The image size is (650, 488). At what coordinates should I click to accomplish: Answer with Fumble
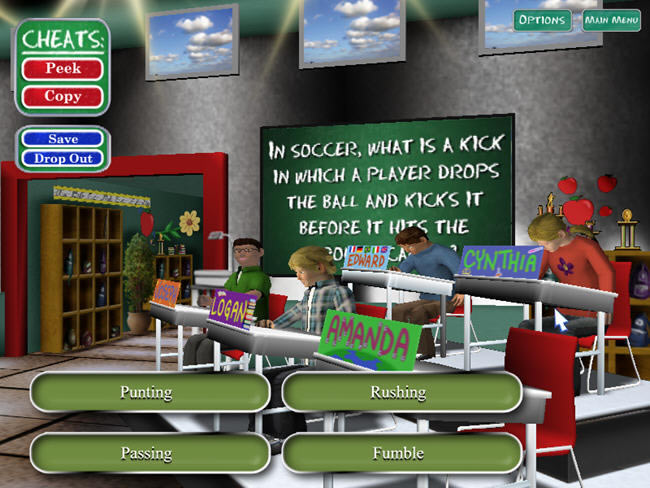click(x=401, y=453)
